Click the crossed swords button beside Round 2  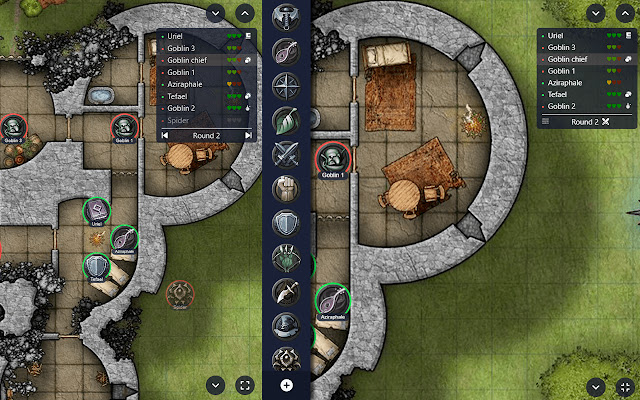(x=605, y=121)
